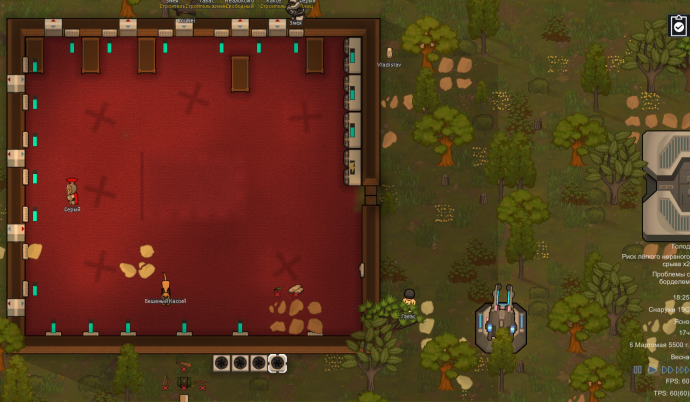Set game speed to normal play
This screenshot has height=402, width=690.
(x=652, y=370)
